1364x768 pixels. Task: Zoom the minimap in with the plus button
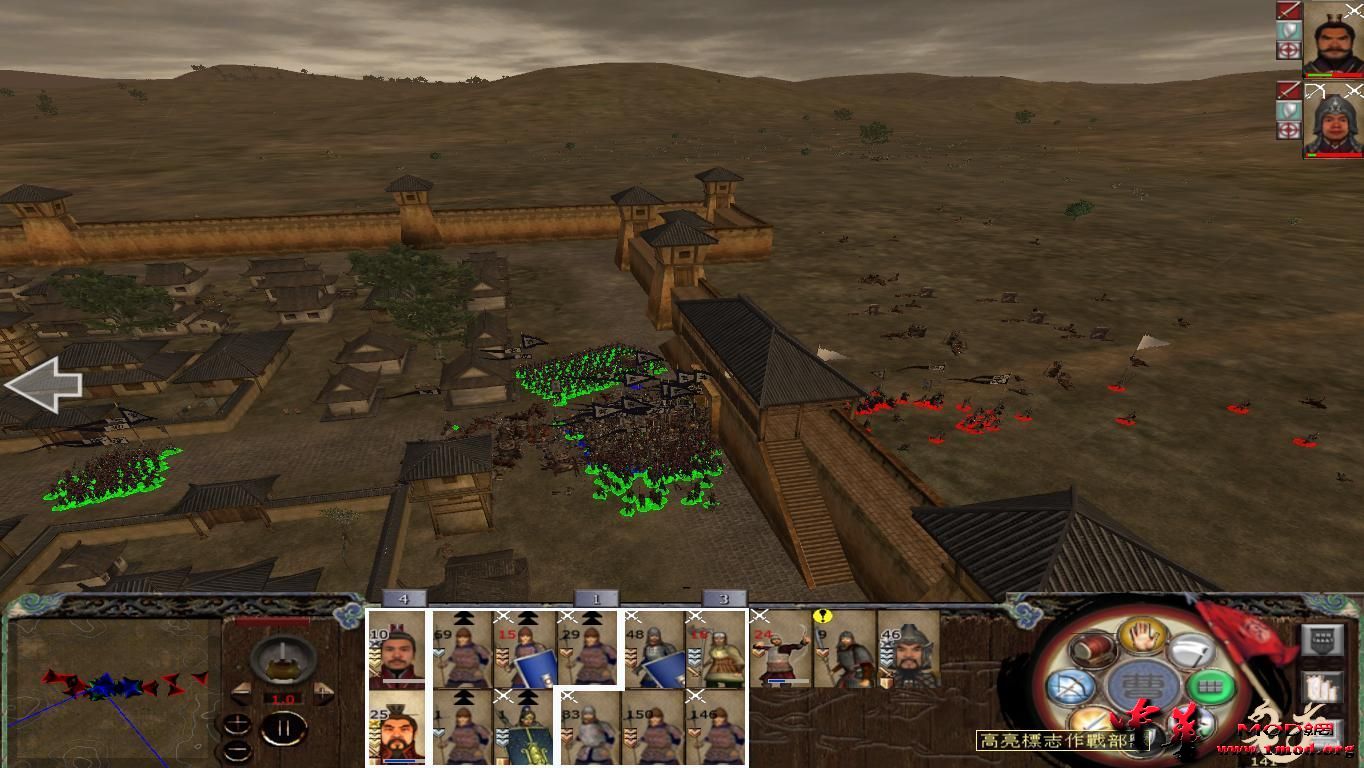[x=238, y=723]
